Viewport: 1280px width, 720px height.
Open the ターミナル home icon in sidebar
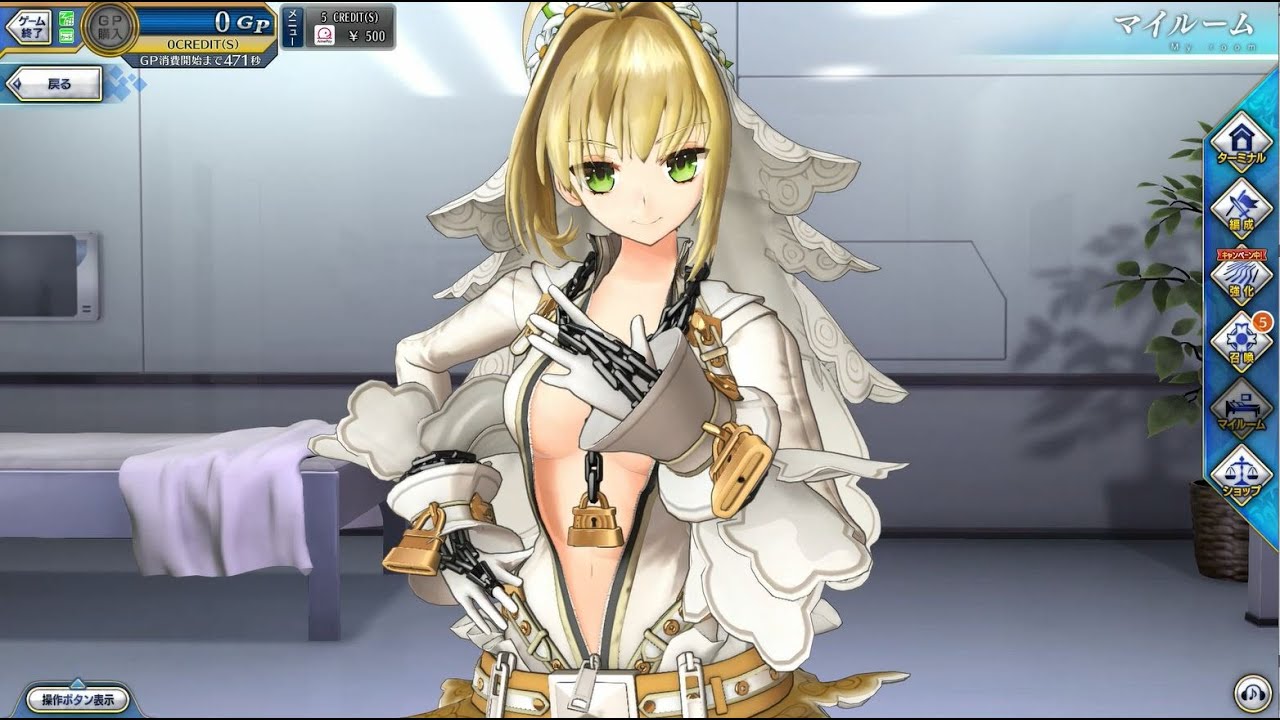click(1240, 138)
